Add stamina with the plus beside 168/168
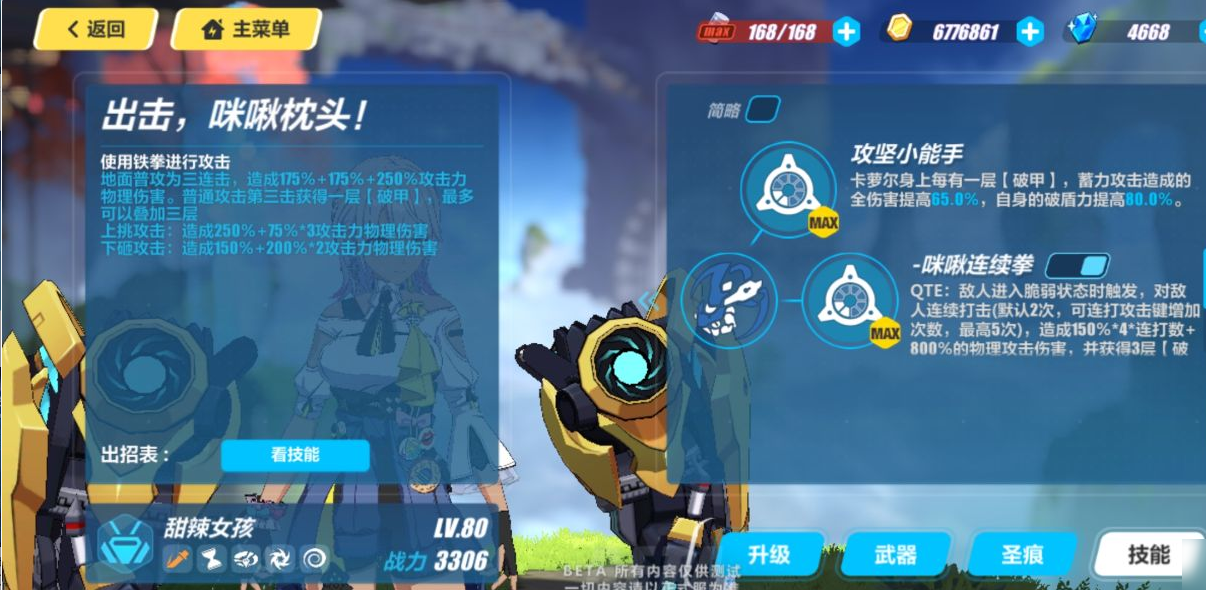This screenshot has height=590, width=1206. (846, 32)
